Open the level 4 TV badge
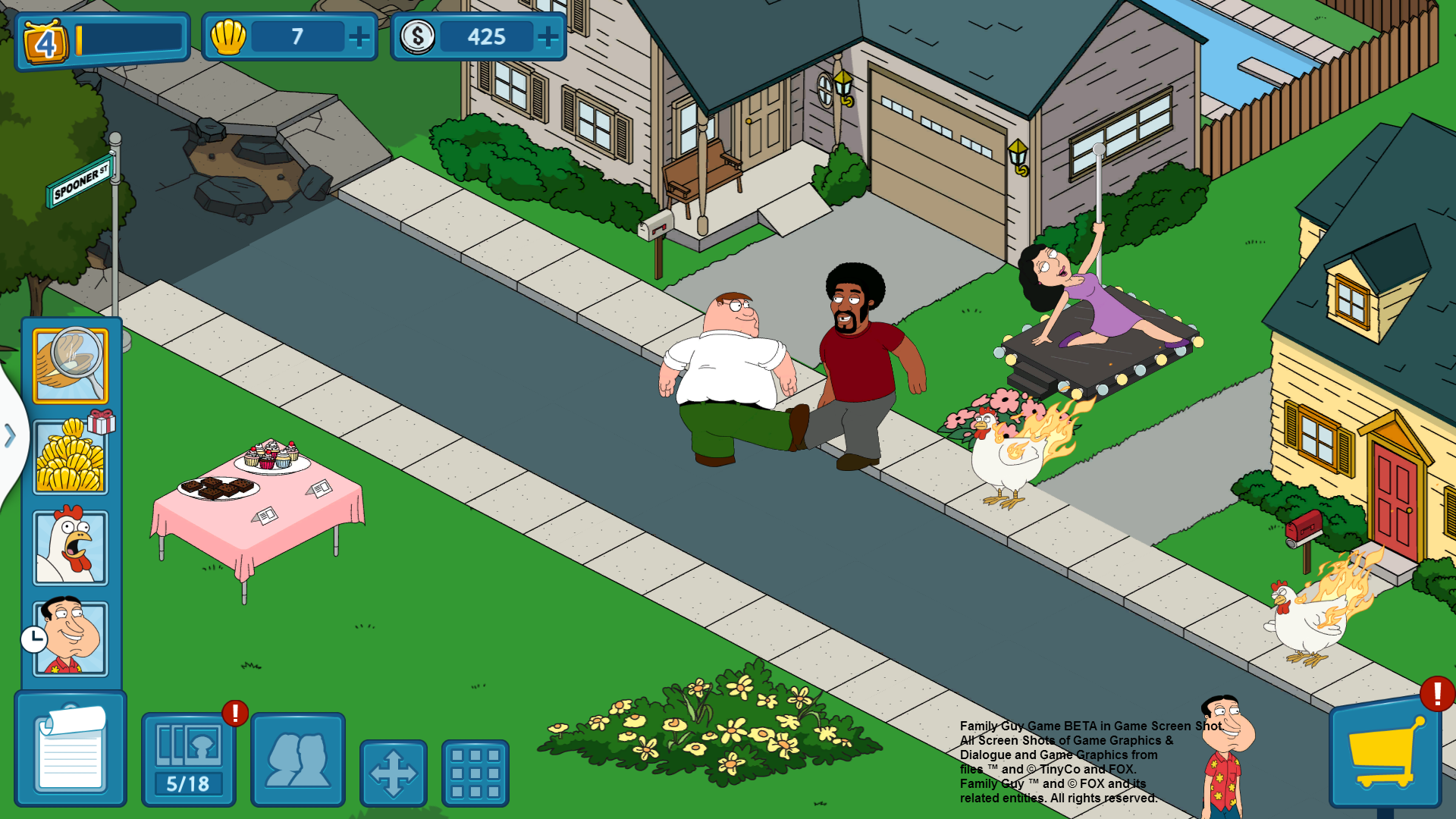 pos(46,41)
